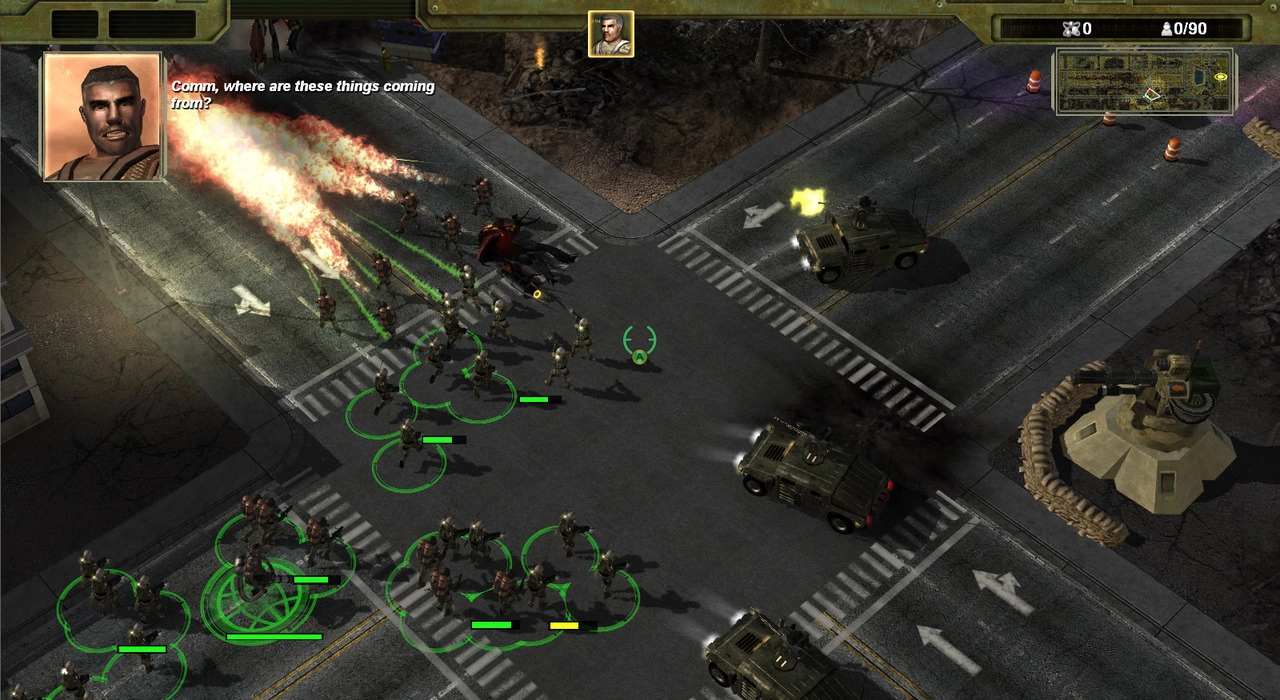Image resolution: width=1280 pixels, height=700 pixels.
Task: Select the hero portrait icon at top center
Action: point(610,34)
